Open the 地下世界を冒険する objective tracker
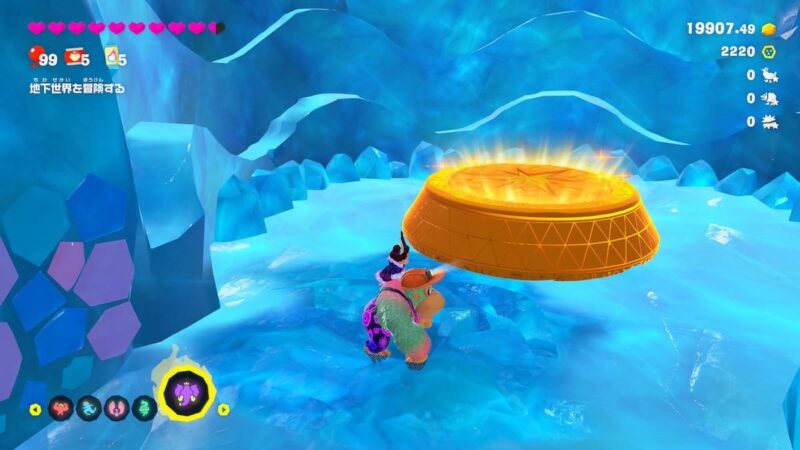This screenshot has height=450, width=800. [76, 88]
